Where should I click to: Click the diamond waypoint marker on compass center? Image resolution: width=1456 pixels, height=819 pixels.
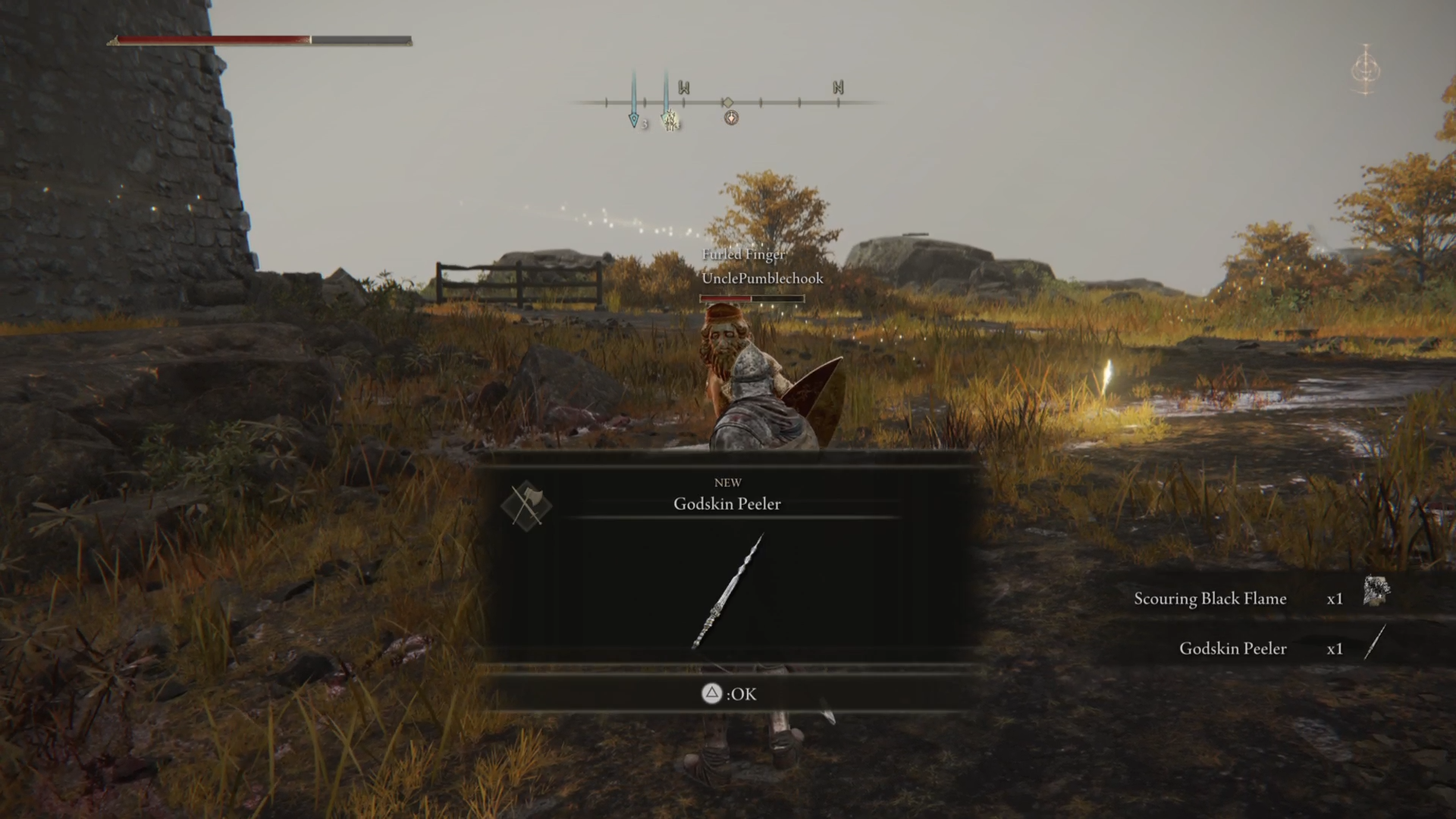[730, 101]
